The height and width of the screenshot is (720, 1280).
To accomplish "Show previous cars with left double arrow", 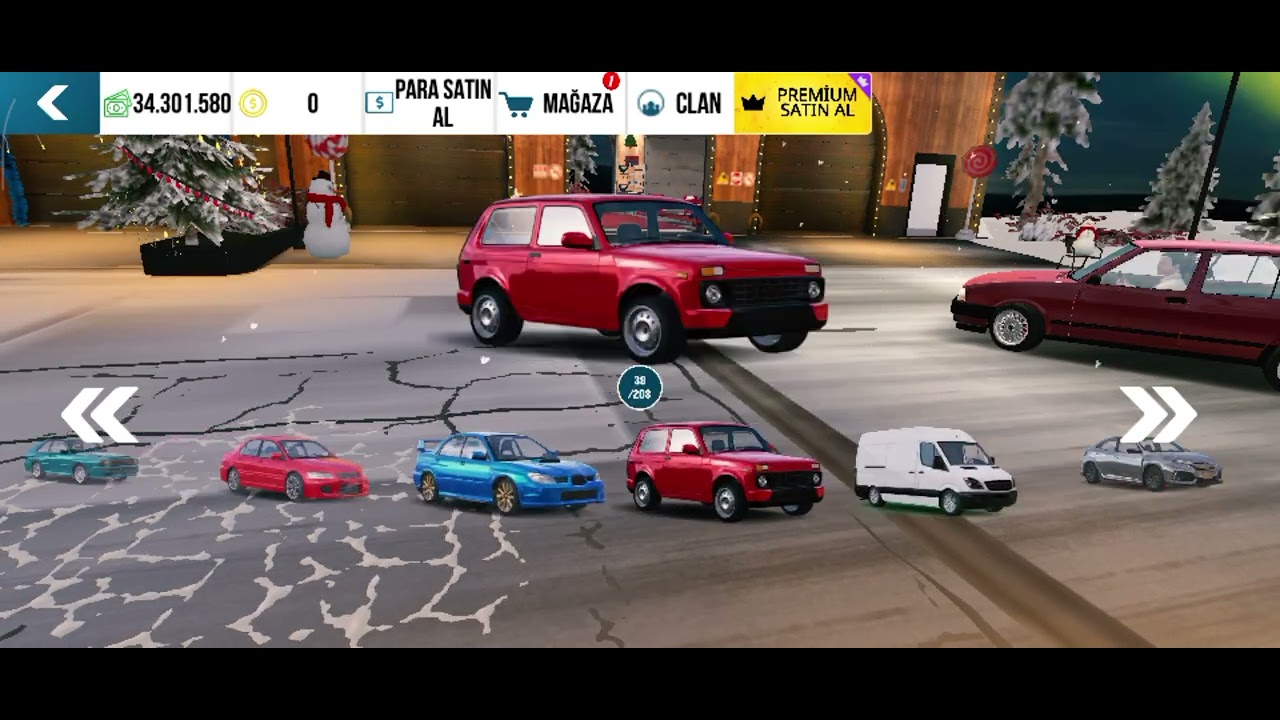I will coord(99,414).
